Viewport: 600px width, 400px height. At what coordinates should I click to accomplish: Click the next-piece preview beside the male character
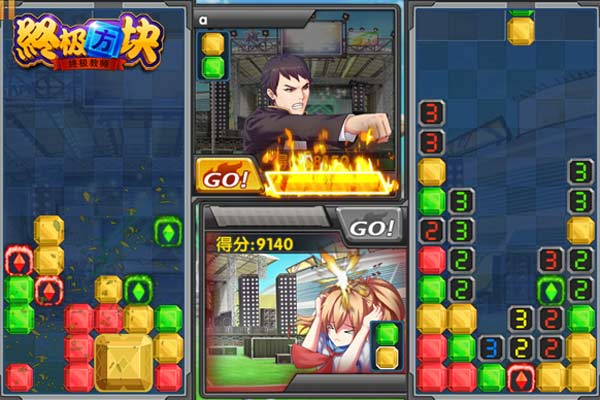click(x=212, y=56)
